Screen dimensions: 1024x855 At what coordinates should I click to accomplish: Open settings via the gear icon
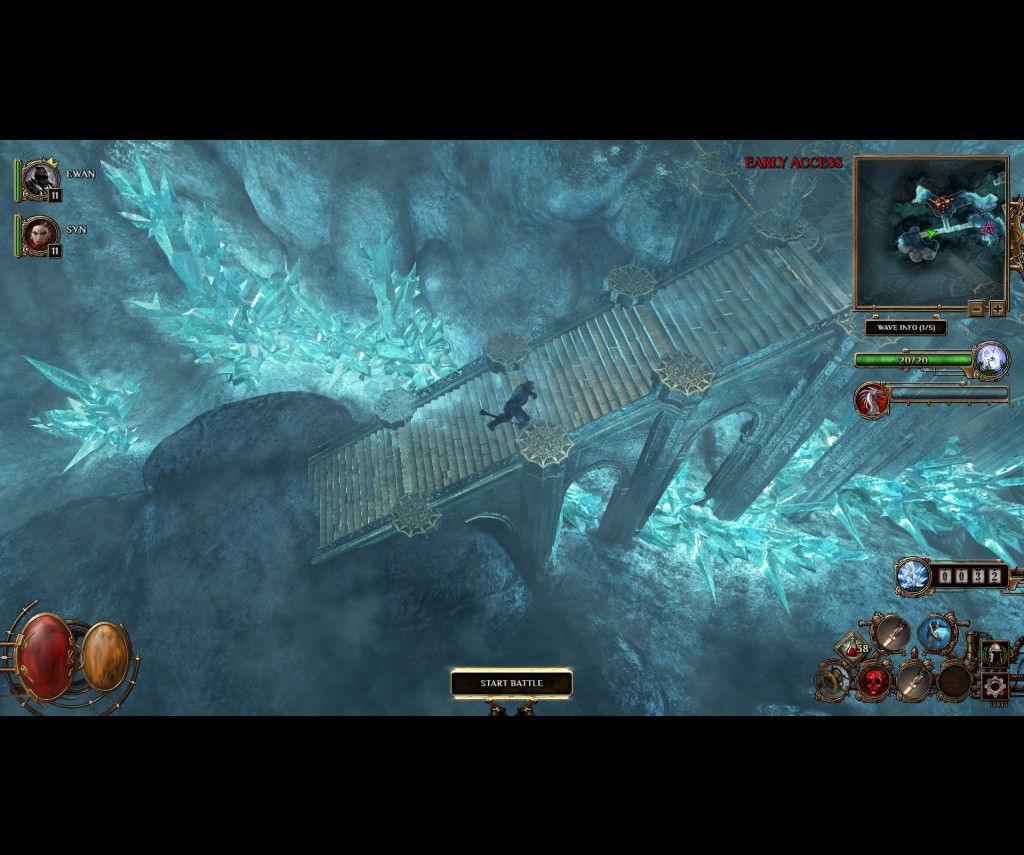point(994,686)
